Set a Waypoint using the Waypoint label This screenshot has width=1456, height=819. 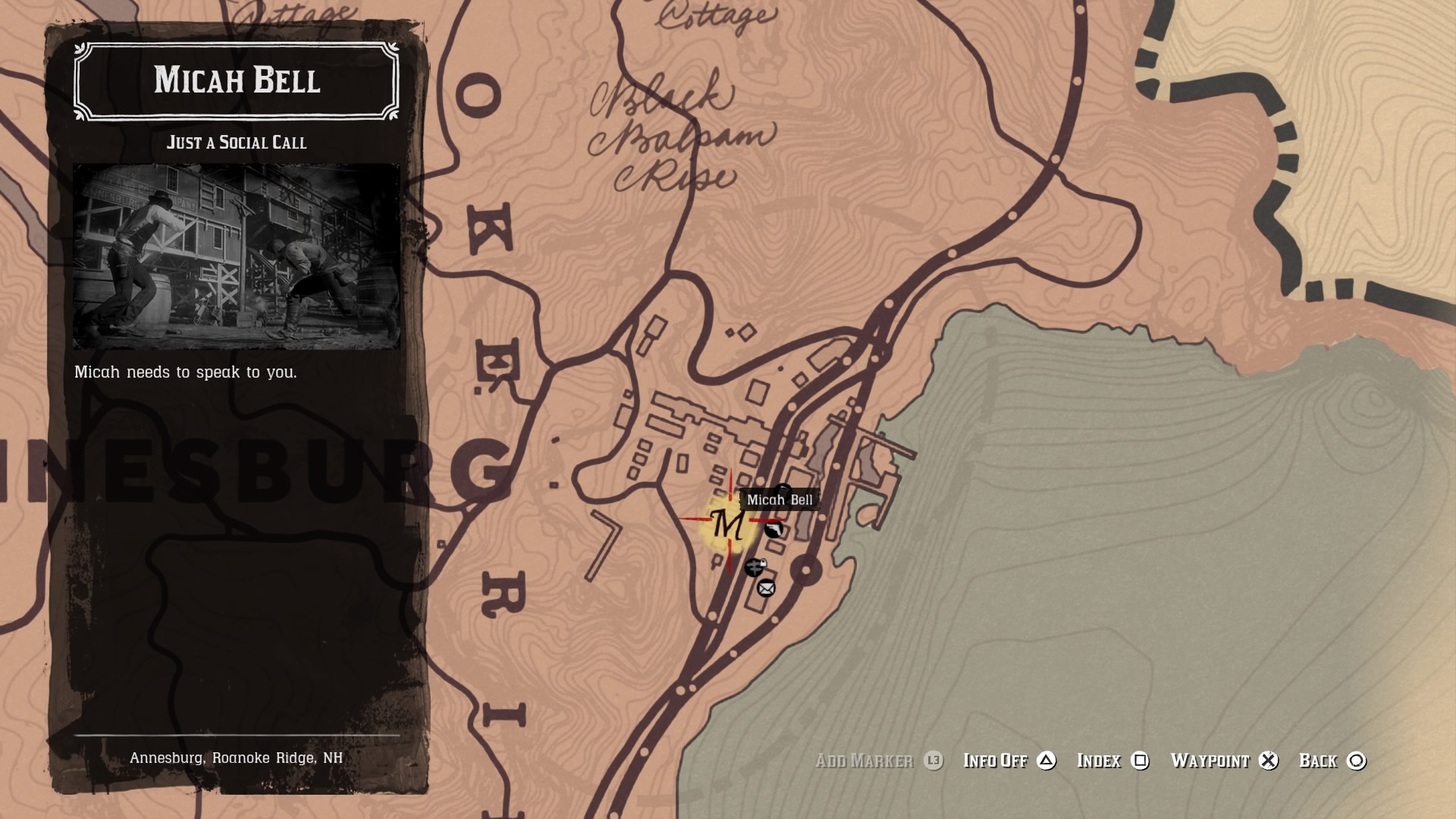click(x=1210, y=761)
